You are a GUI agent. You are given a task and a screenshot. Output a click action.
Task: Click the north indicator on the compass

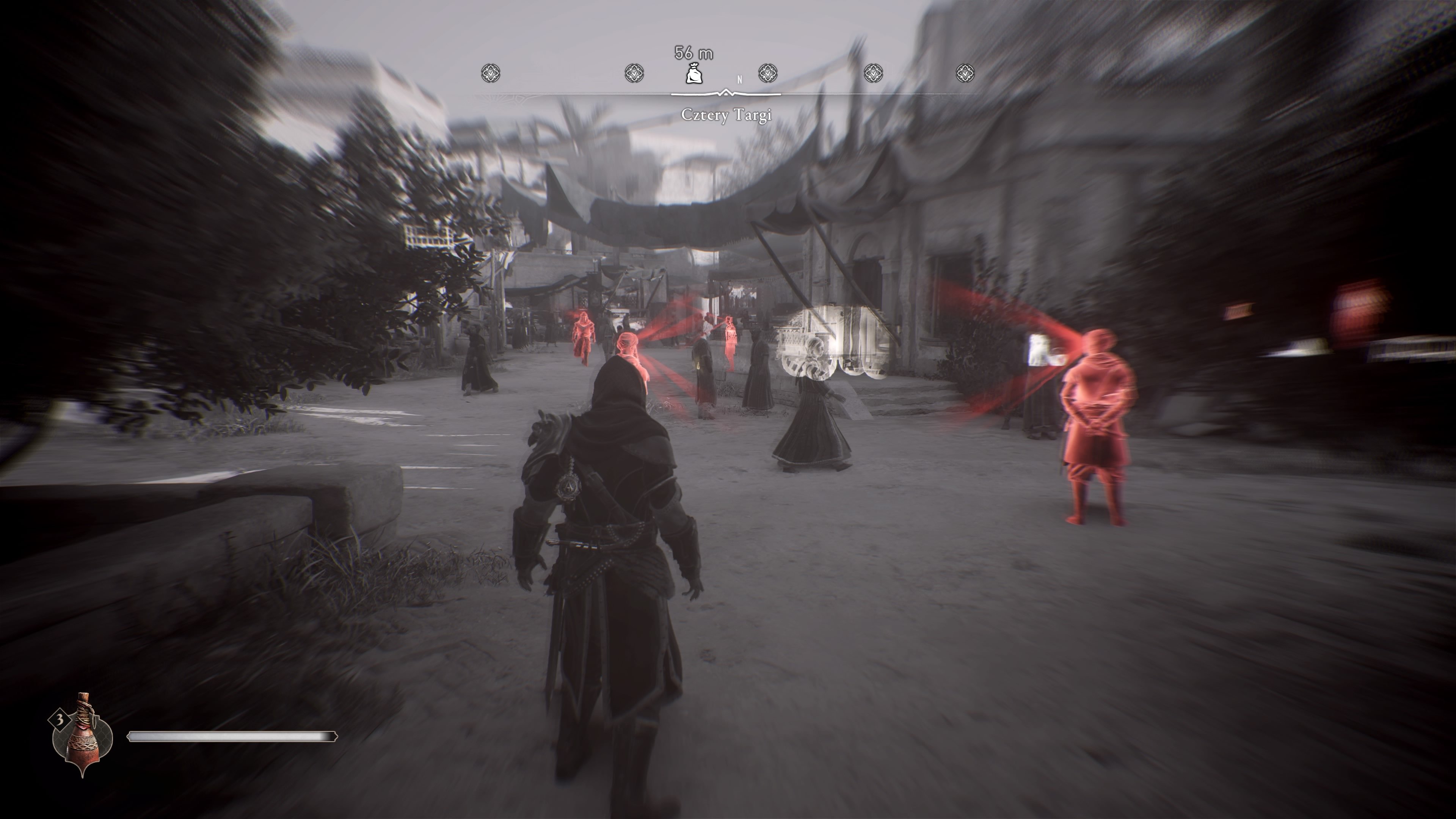pyautogui.click(x=739, y=80)
